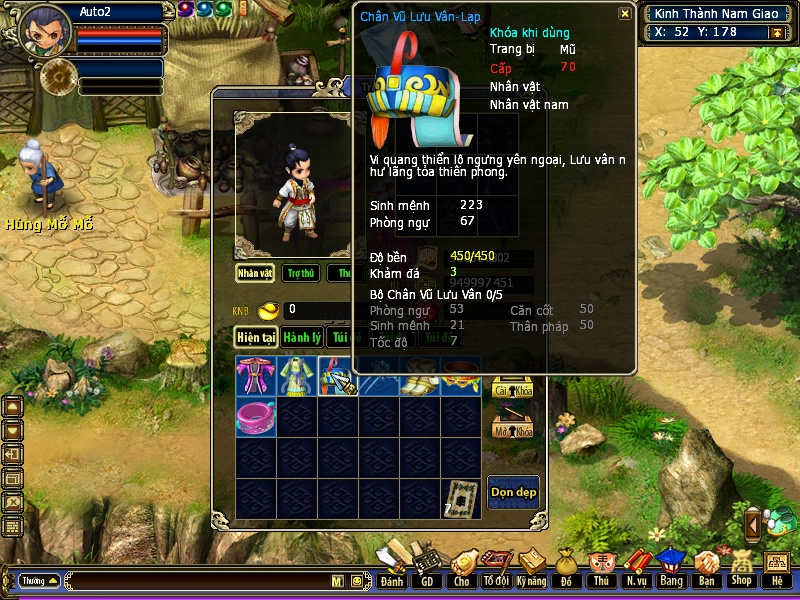Image resolution: width=800 pixels, height=600 pixels.
Task: Open the Hệ system menu
Action: tap(777, 567)
